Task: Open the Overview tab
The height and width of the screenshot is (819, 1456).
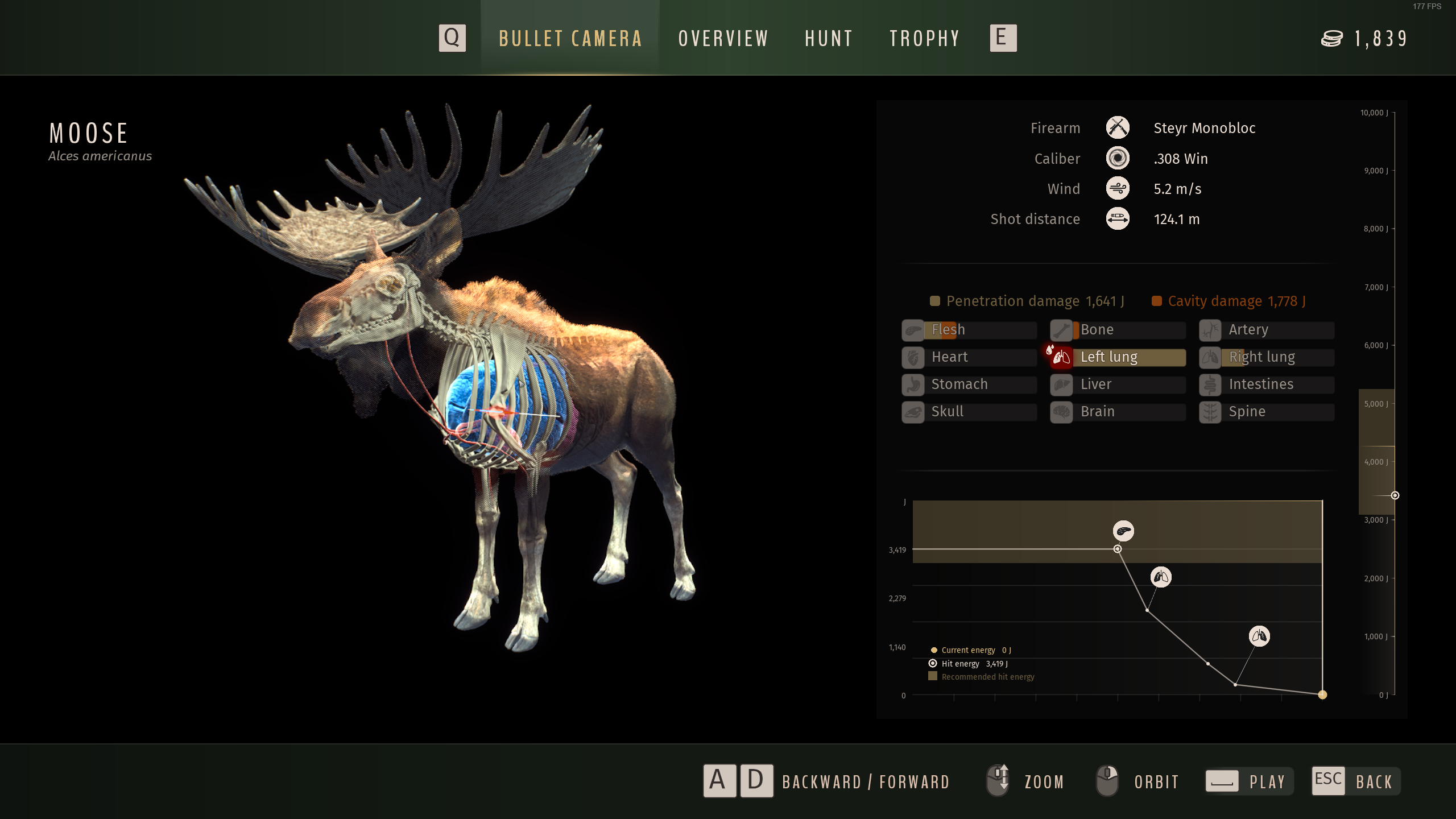Action: click(x=723, y=39)
